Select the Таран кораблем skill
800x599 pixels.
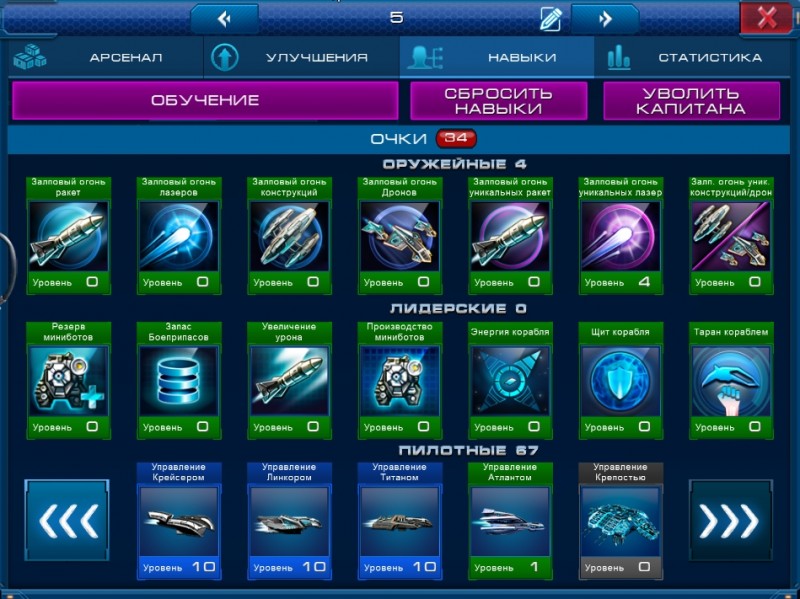[730, 380]
